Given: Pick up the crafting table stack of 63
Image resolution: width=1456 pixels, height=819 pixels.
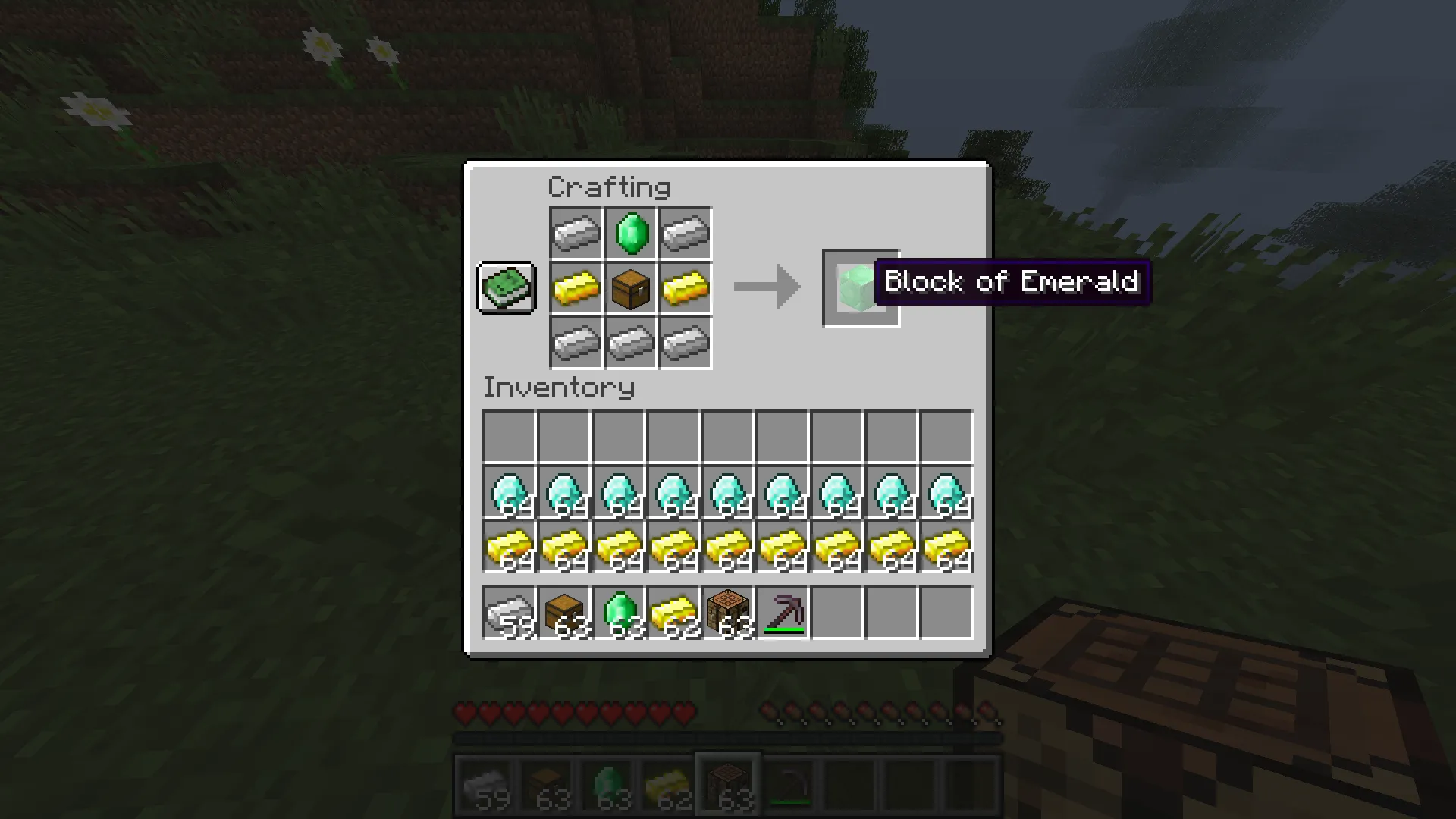Looking at the screenshot, I should tap(728, 613).
